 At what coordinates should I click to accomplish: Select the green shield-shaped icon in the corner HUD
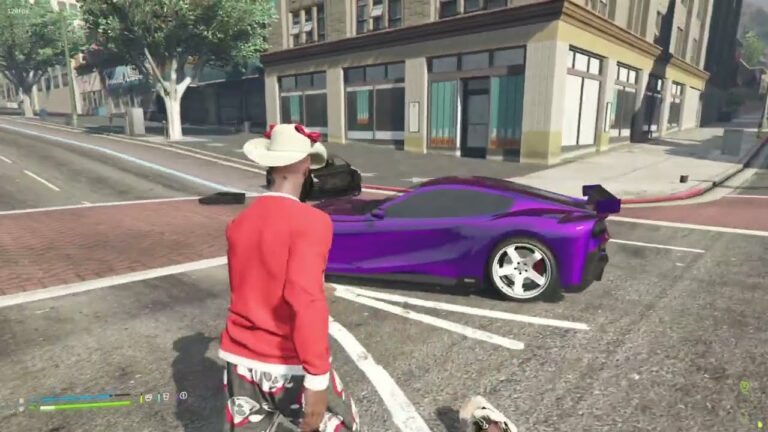tap(744, 386)
